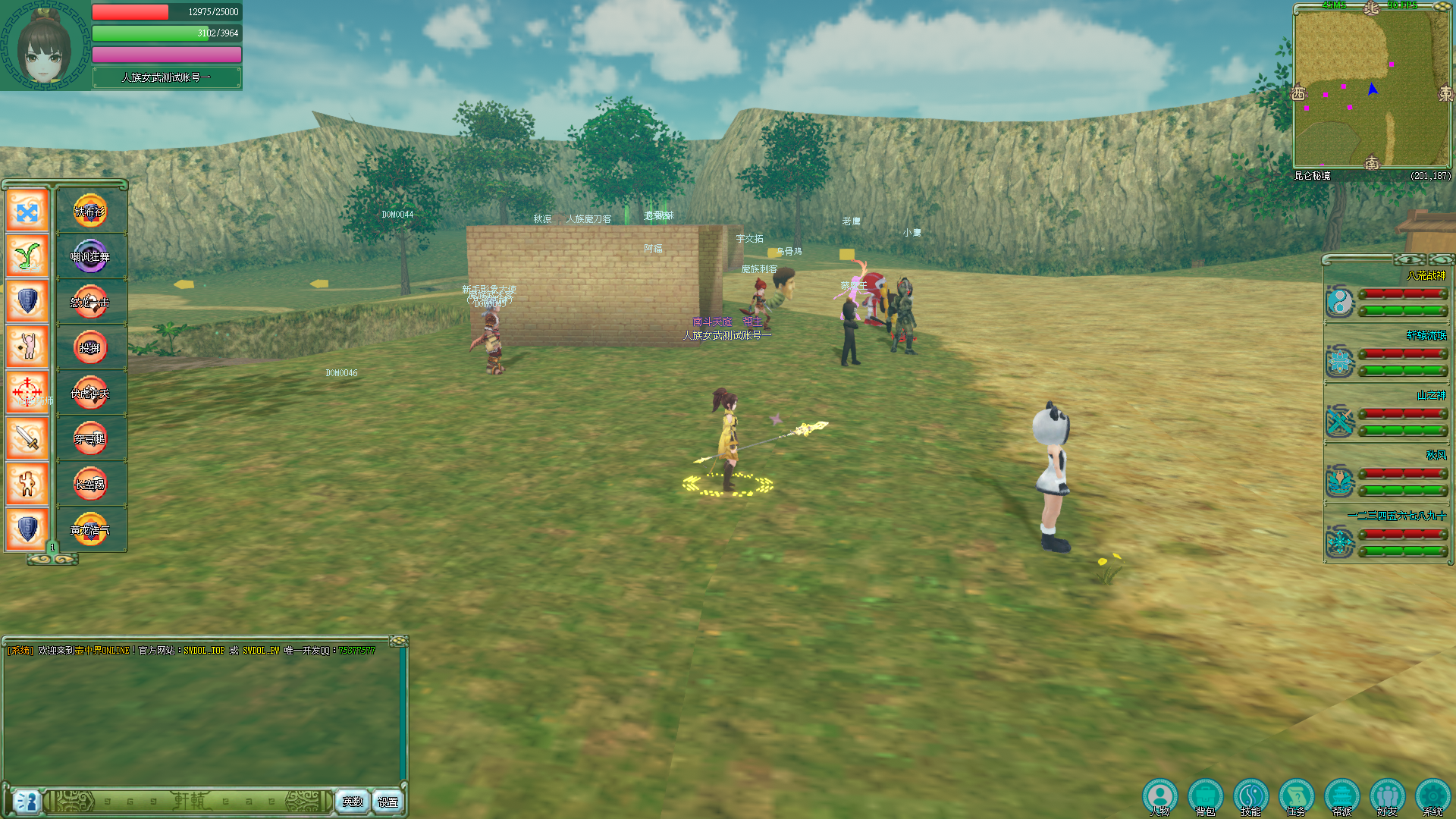The width and height of the screenshot is (1456, 819).
Task: Open the 好友 friends list
Action: pos(1387,797)
